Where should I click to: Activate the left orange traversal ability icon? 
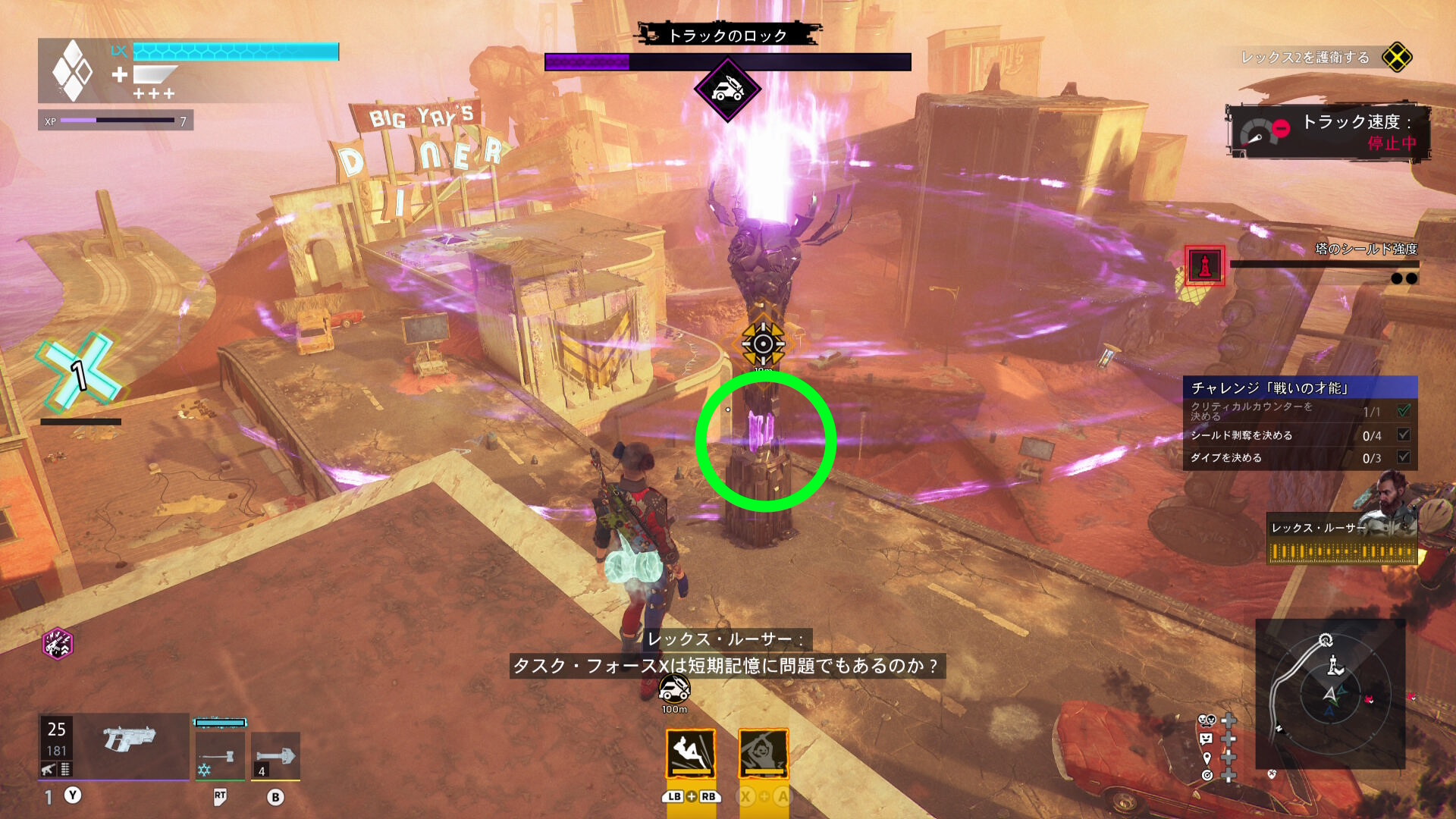pos(691,753)
